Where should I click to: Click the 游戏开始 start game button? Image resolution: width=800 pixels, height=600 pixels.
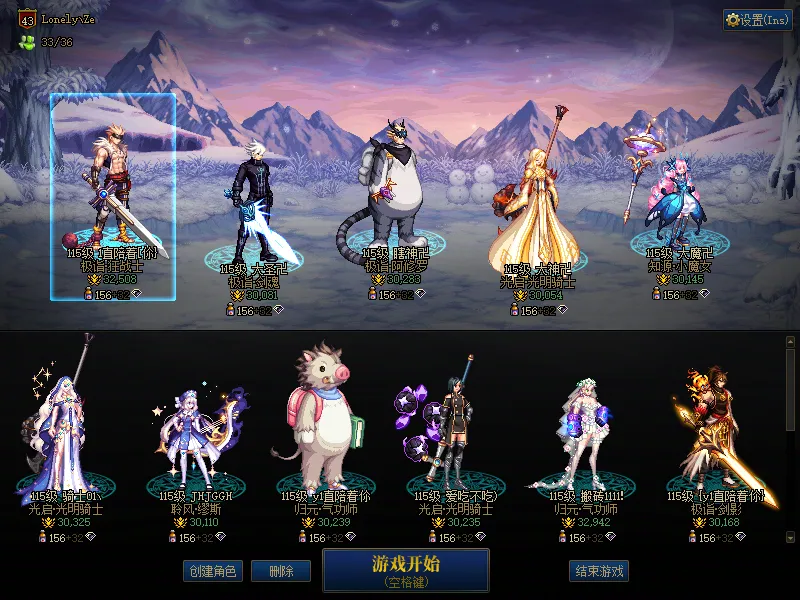click(x=405, y=570)
